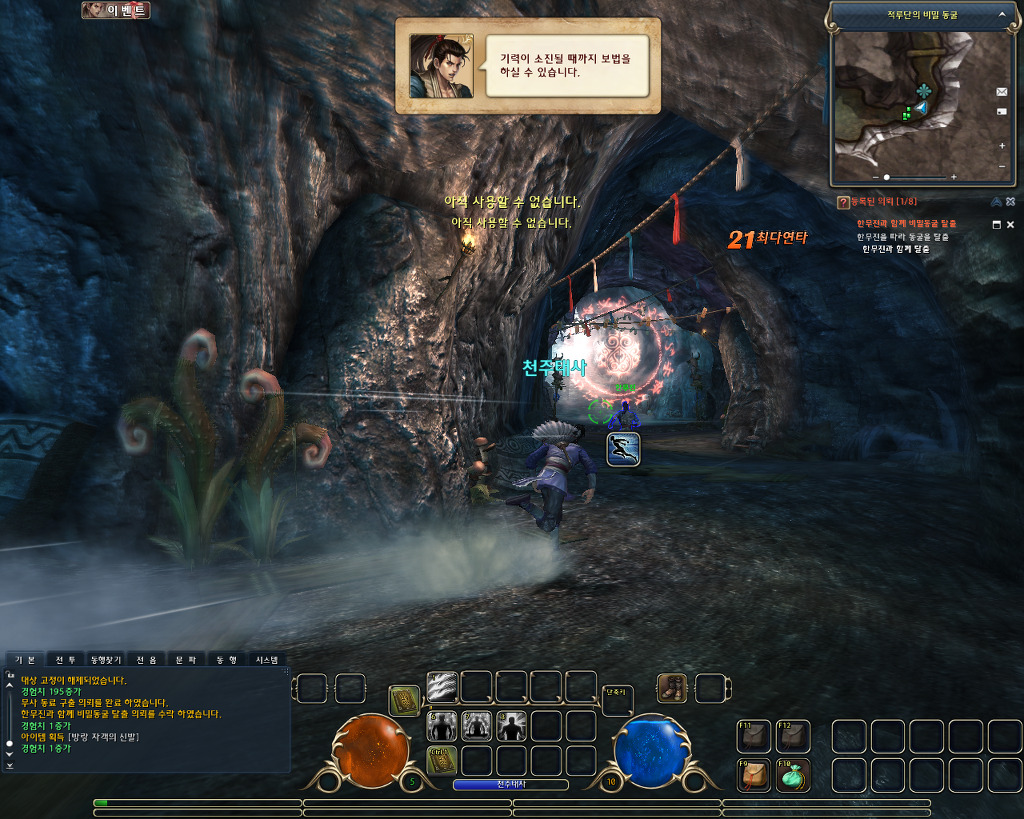Switch to the 전투 chat tab
1024x819 pixels.
click(x=65, y=660)
